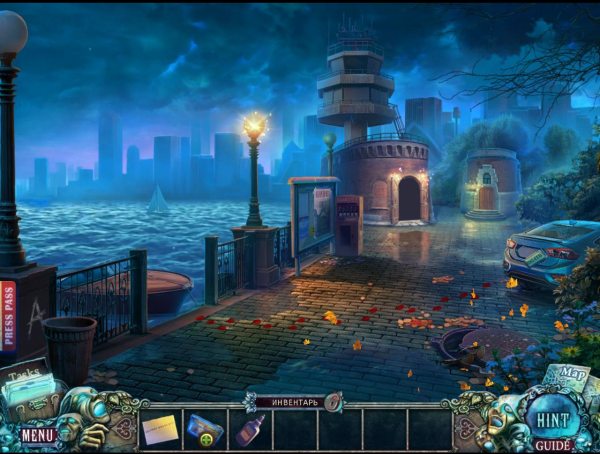Select the blue first-aid pouch item

click(204, 430)
